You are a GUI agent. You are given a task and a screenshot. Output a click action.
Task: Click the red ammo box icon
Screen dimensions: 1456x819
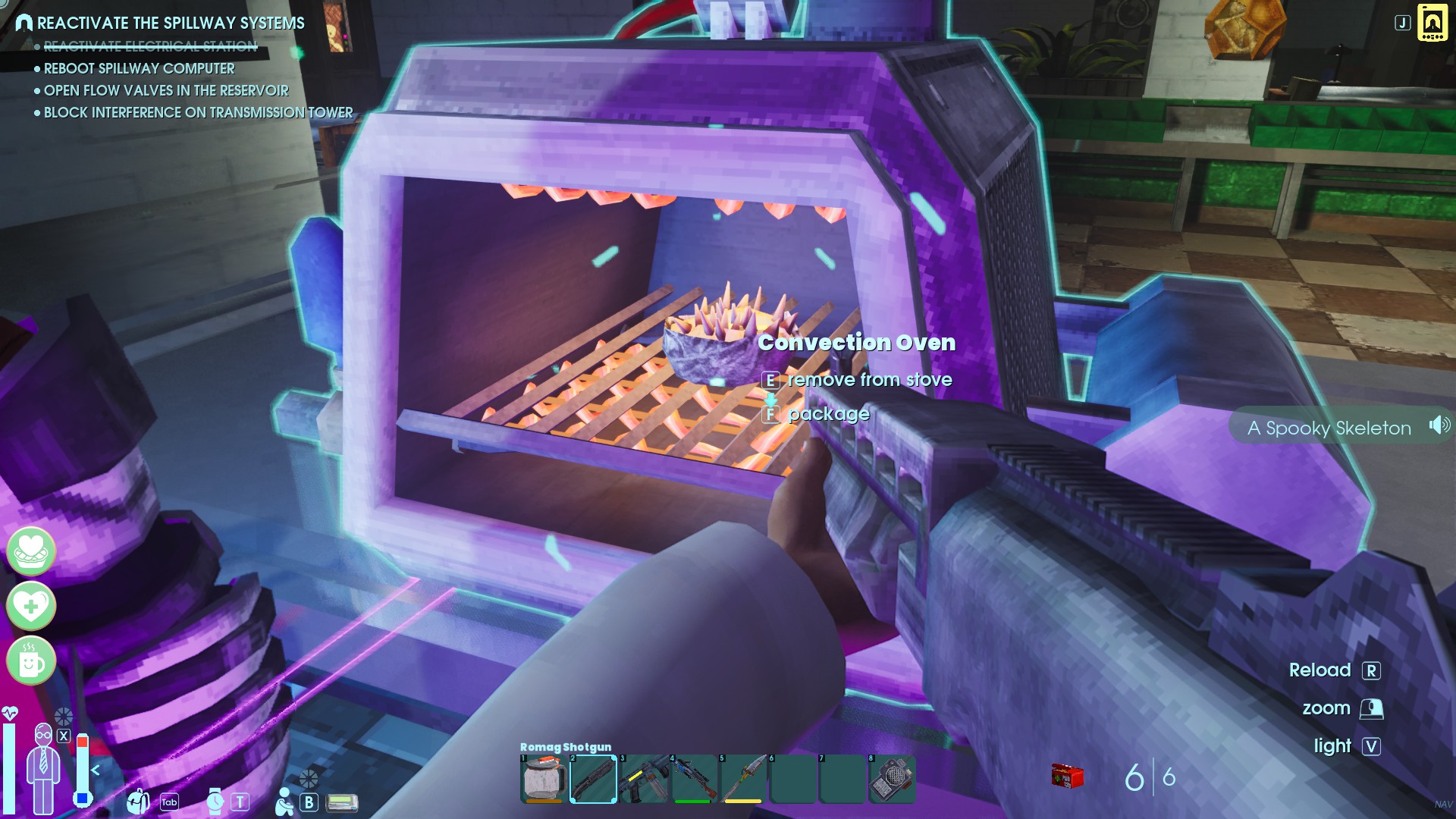(1066, 777)
